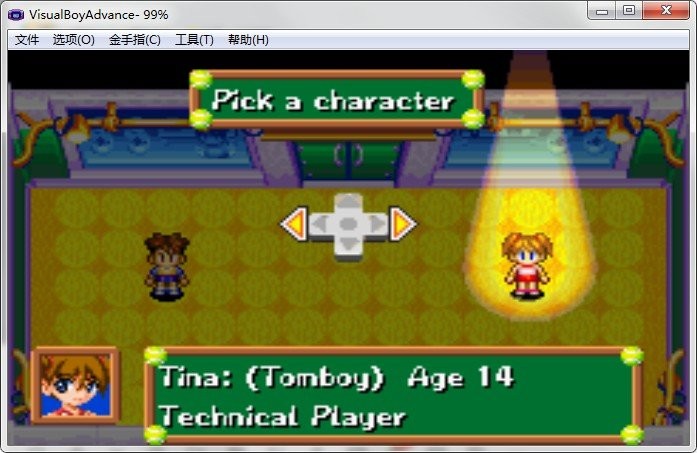Screen dimensions: 697x453
Task: Open the 工具(T) menu
Action: click(x=194, y=40)
